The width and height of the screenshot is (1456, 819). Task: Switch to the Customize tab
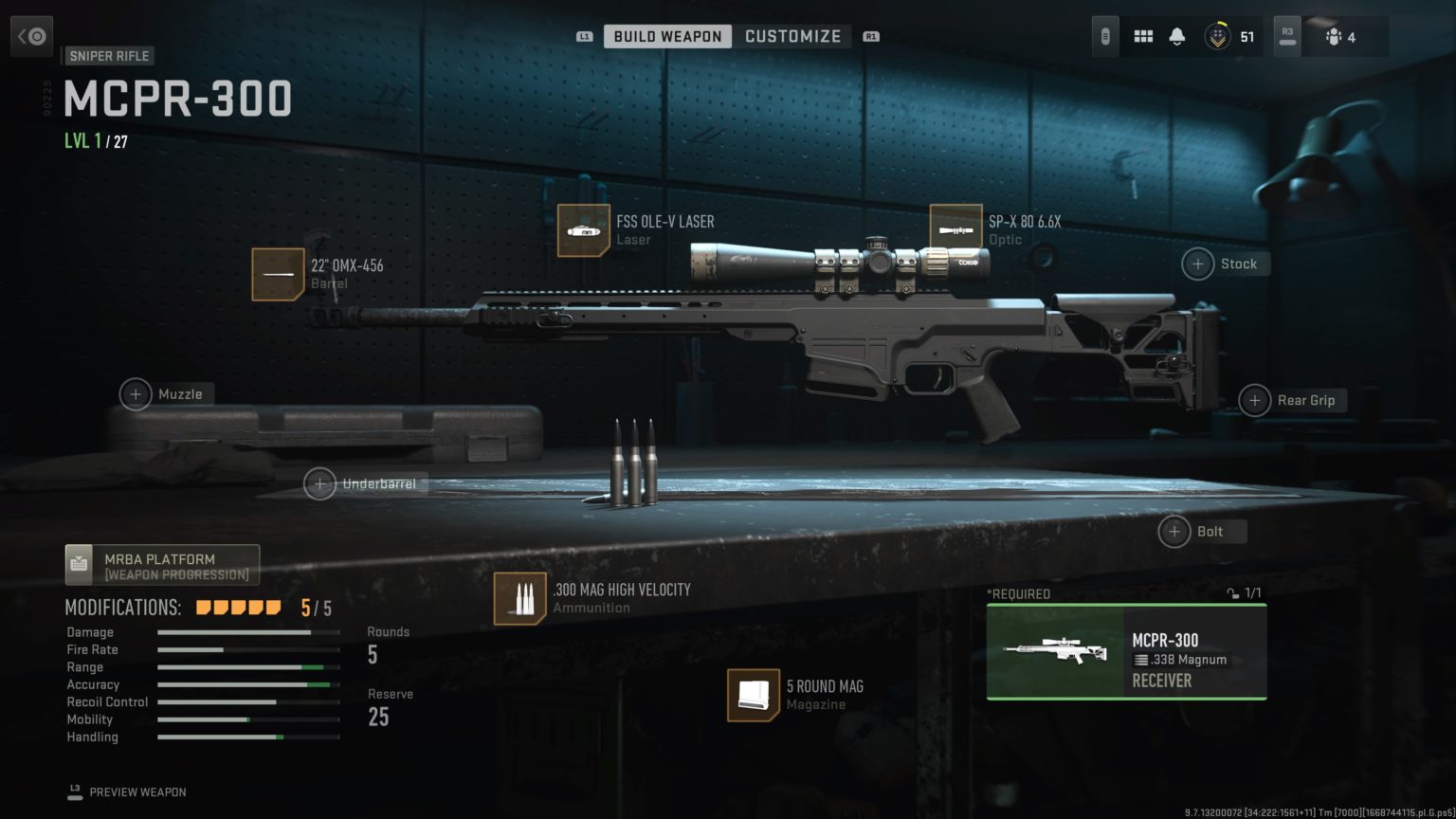pyautogui.click(x=793, y=36)
